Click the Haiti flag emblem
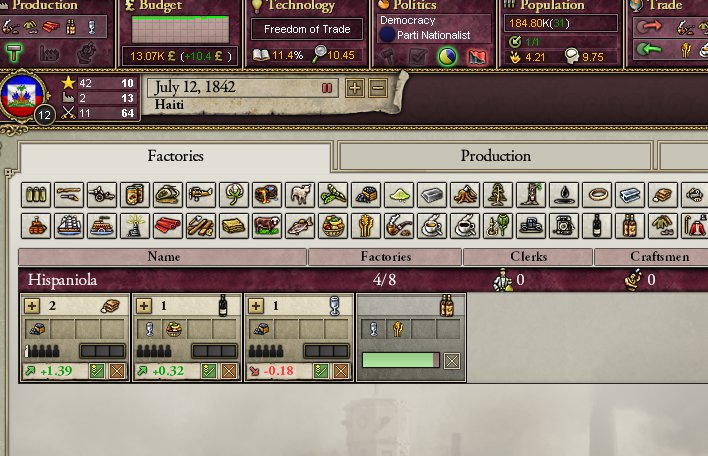The width and height of the screenshot is (708, 456). coord(22,98)
